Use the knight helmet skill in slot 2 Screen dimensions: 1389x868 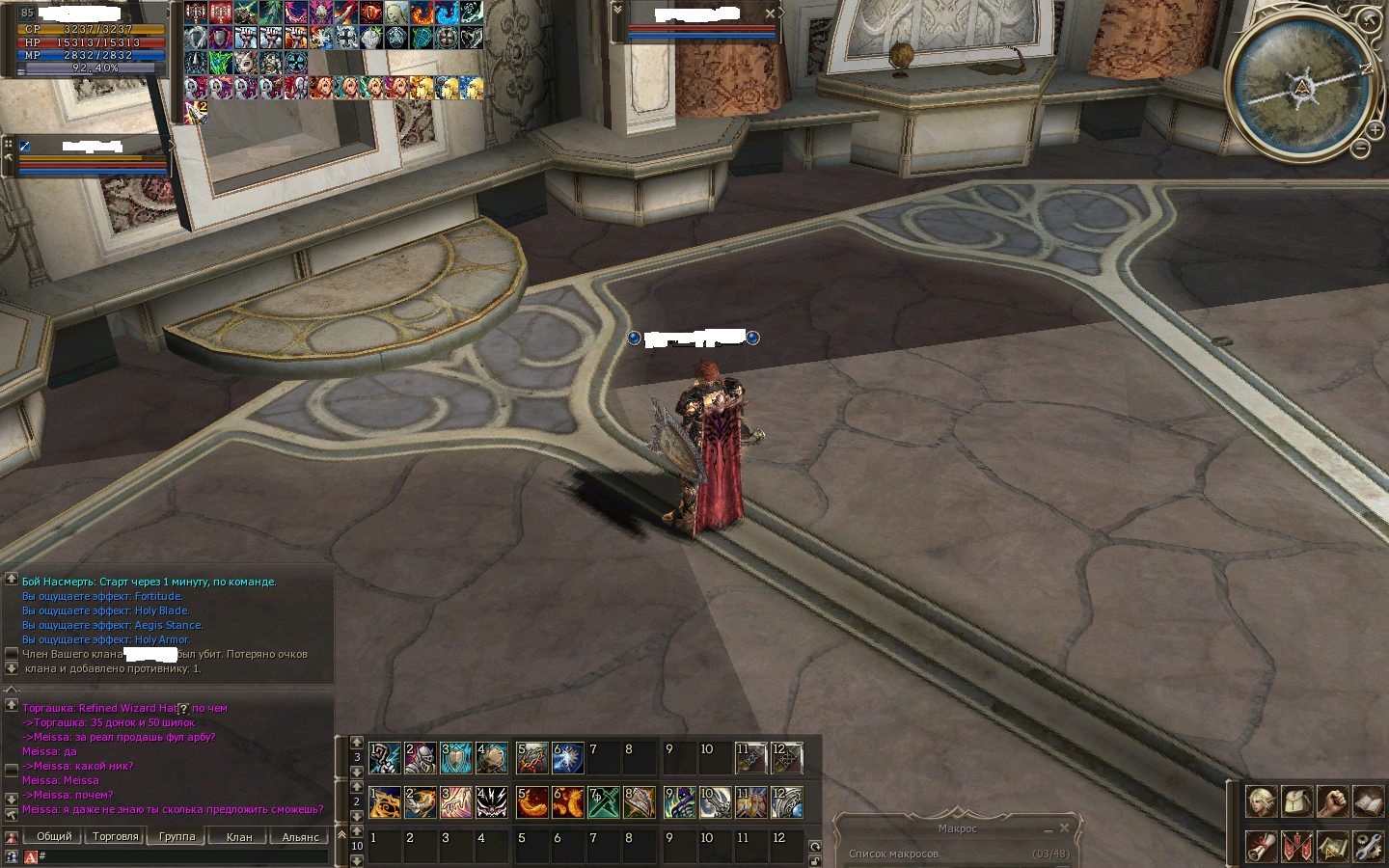point(421,758)
